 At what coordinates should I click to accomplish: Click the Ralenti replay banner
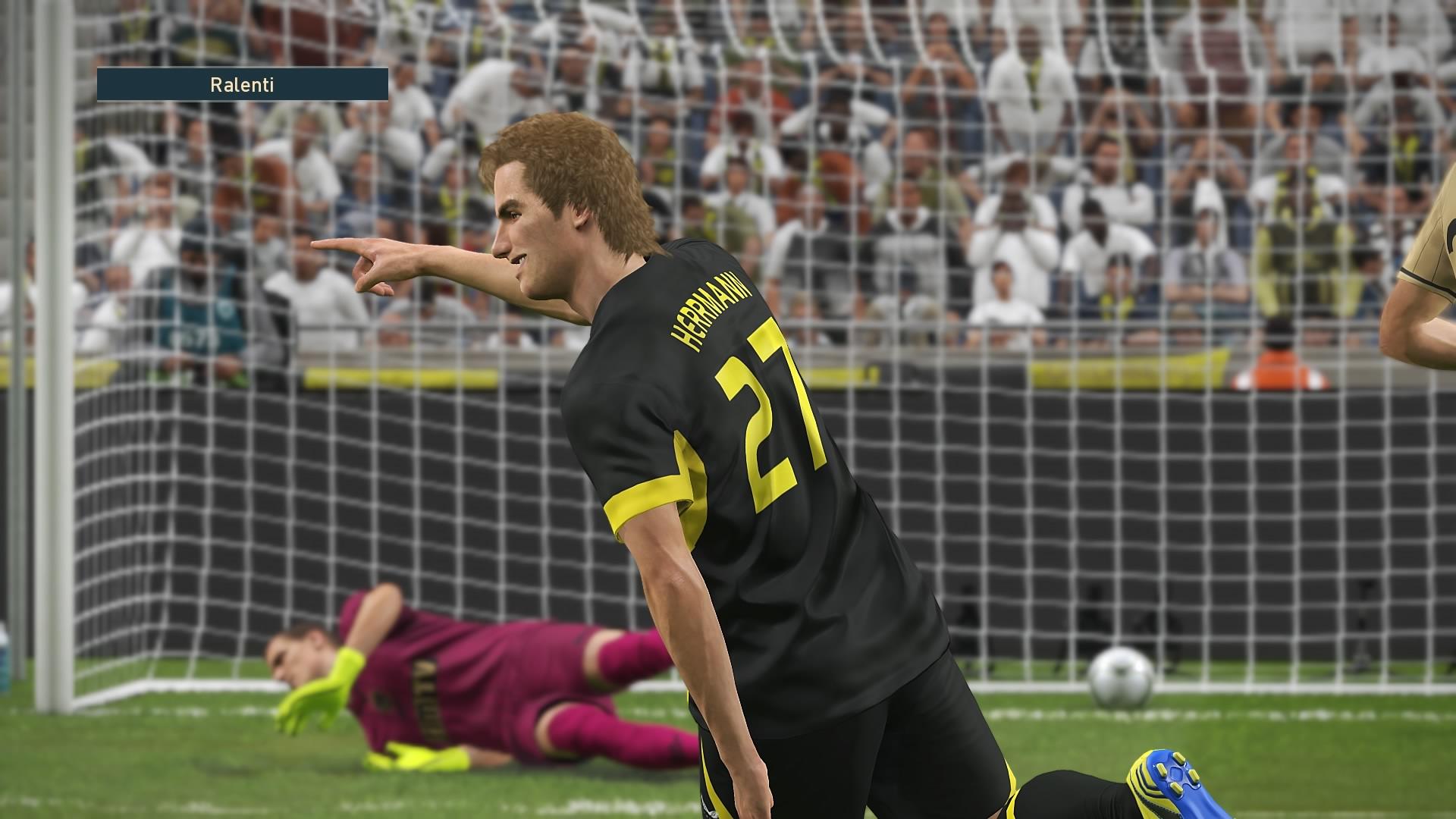coord(243,84)
